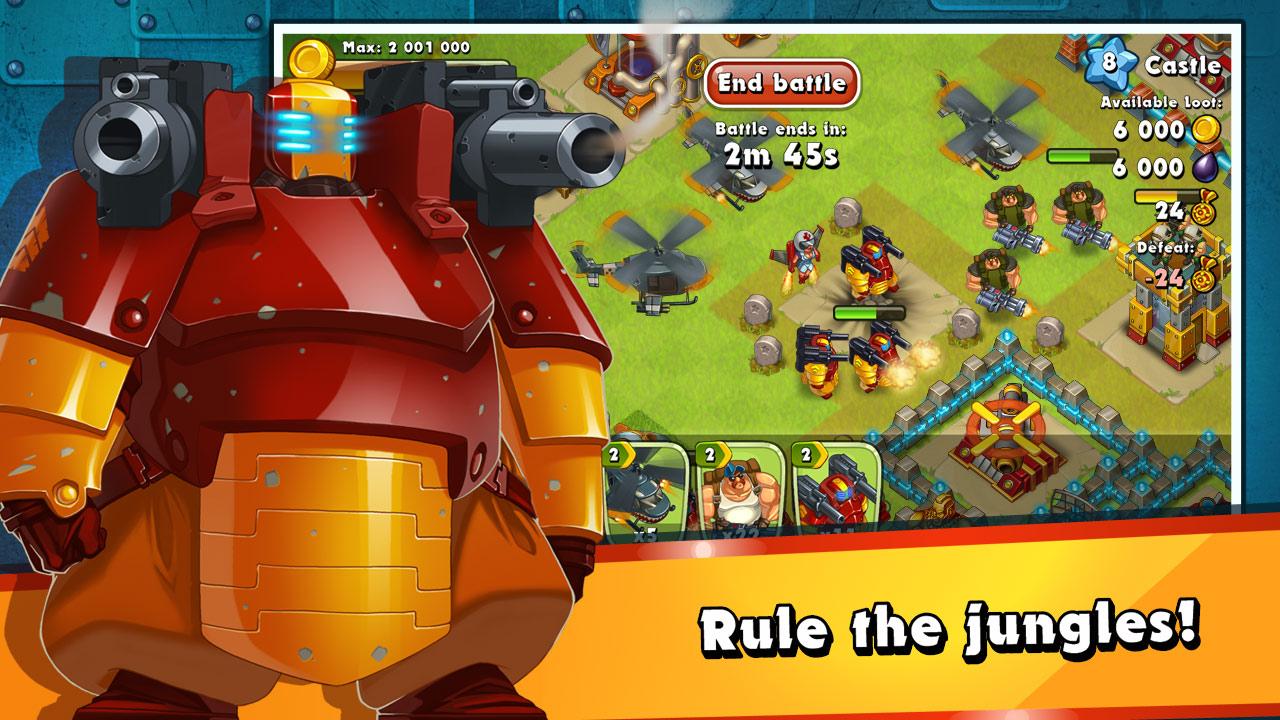Click the Available loot heading

[1160, 100]
